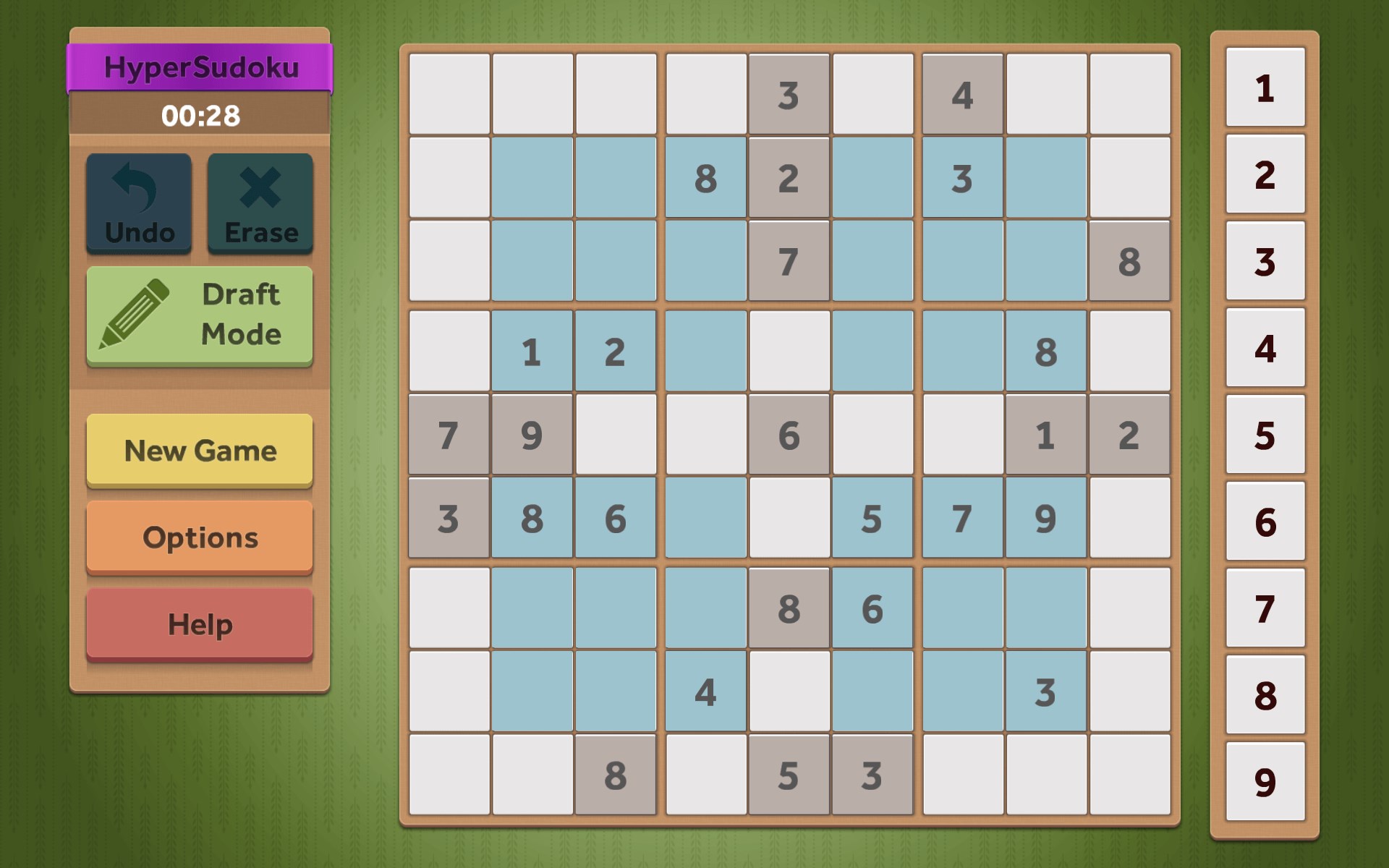The image size is (1389, 868).
Task: Select number 6 from the number palette
Action: (x=1265, y=521)
